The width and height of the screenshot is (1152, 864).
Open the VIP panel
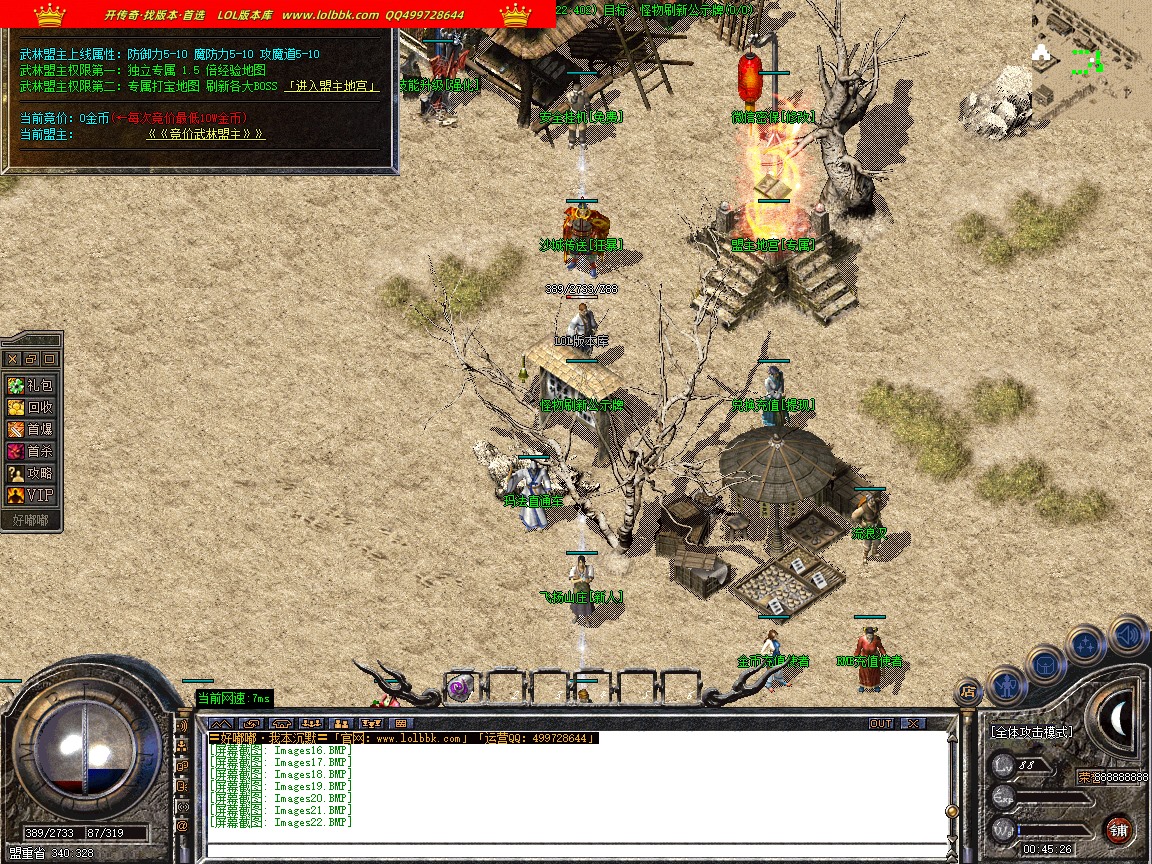pos(31,495)
